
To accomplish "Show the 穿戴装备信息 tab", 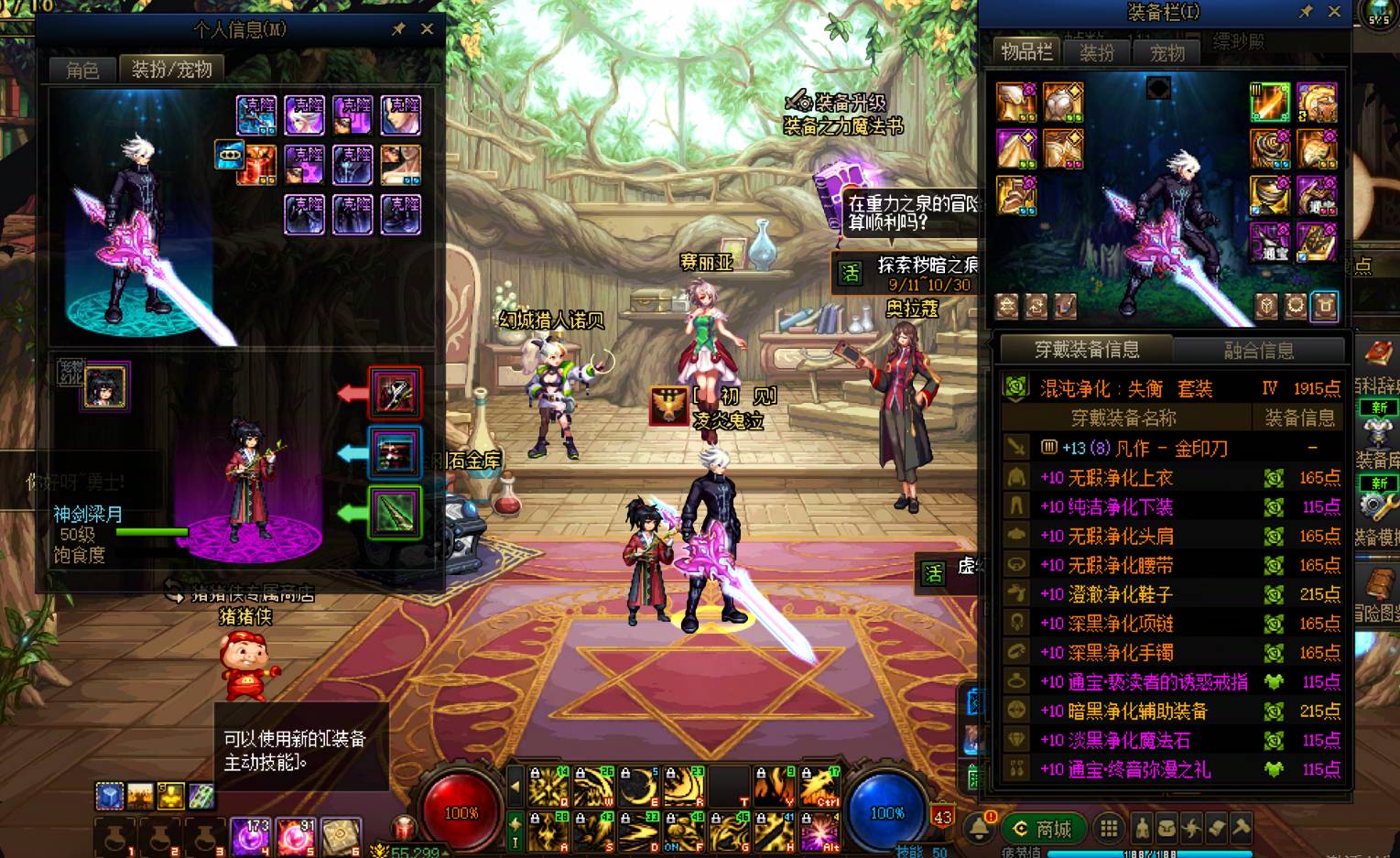I will [1087, 350].
